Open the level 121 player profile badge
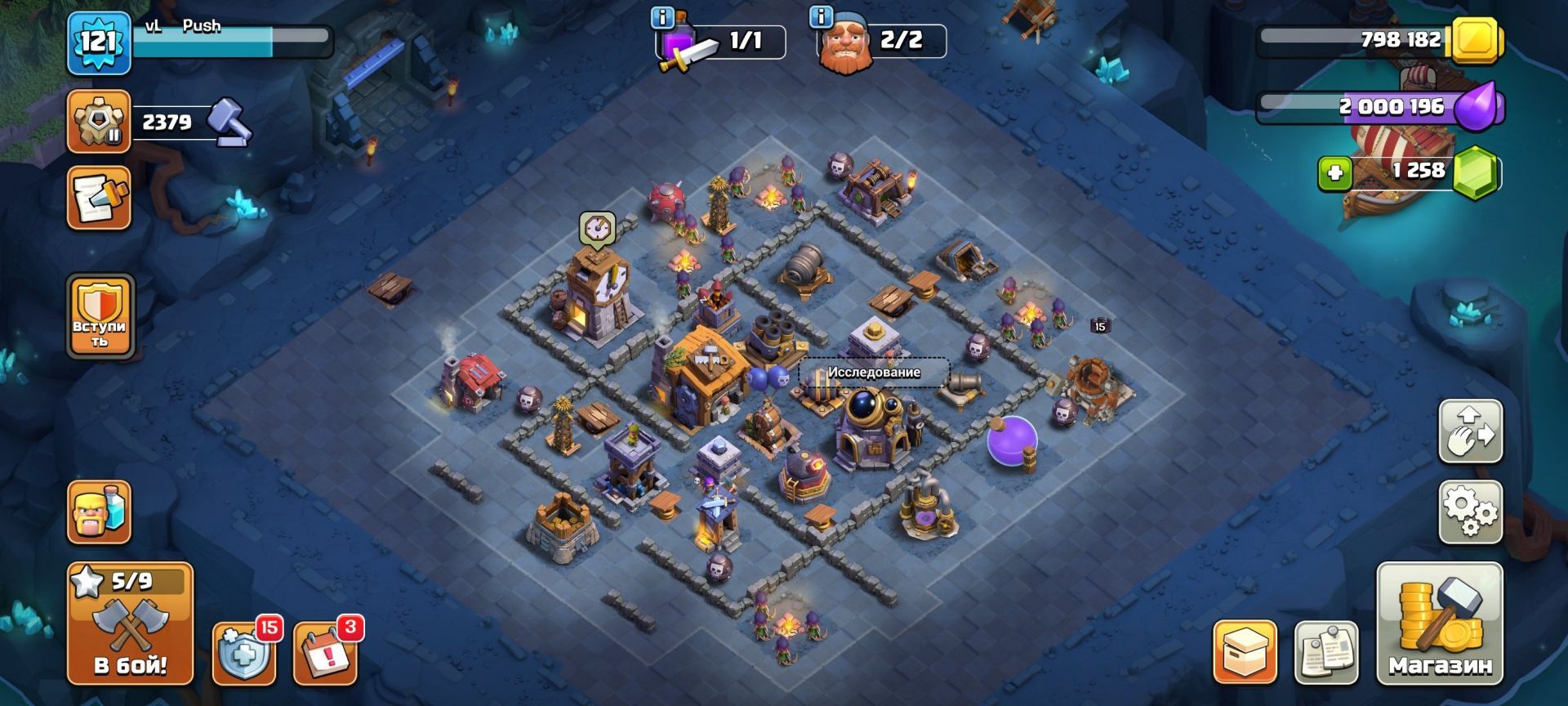The width and height of the screenshot is (1568, 706). [99, 42]
